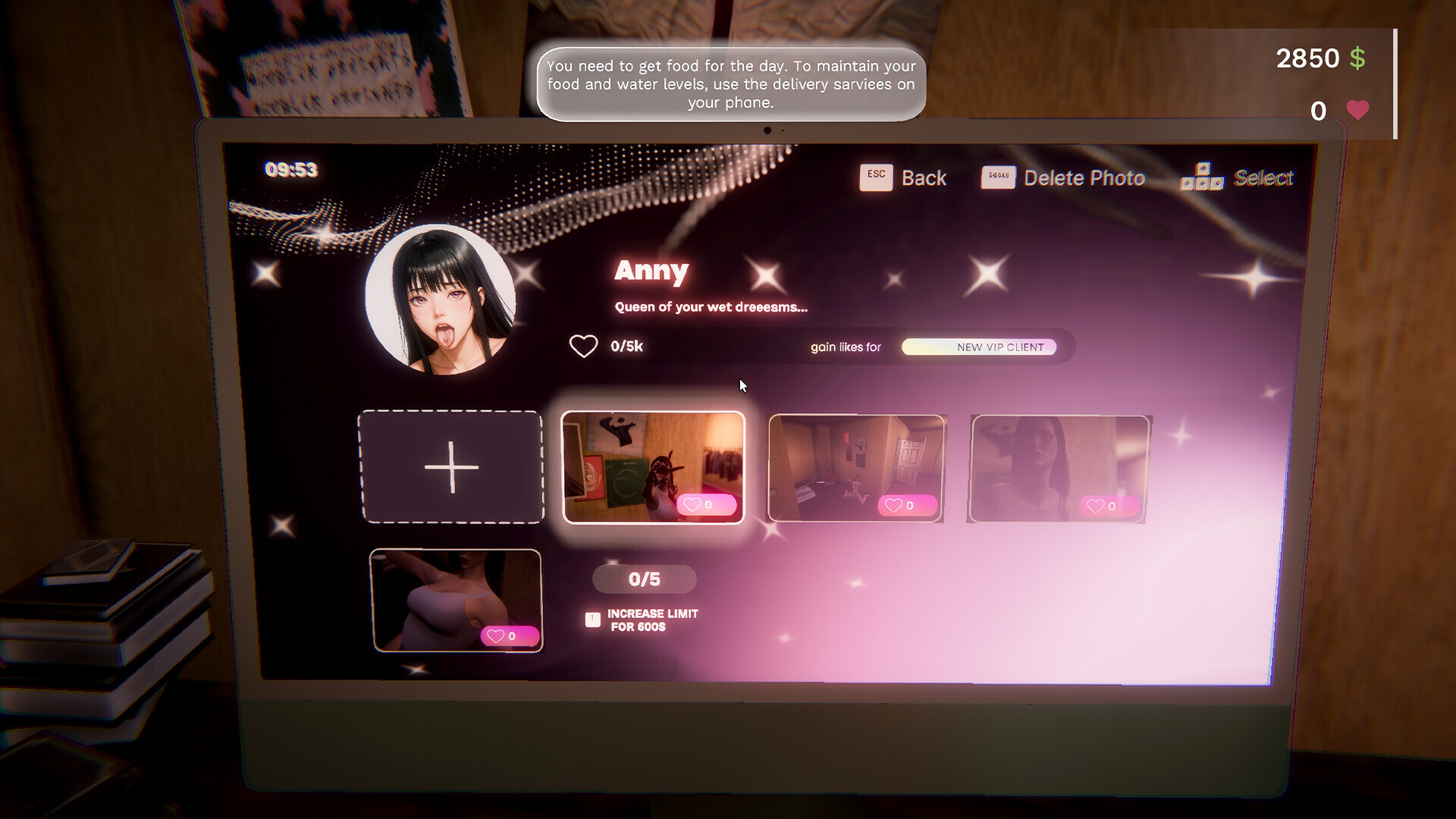Click the key icon beside Delete Photo

tap(998, 177)
